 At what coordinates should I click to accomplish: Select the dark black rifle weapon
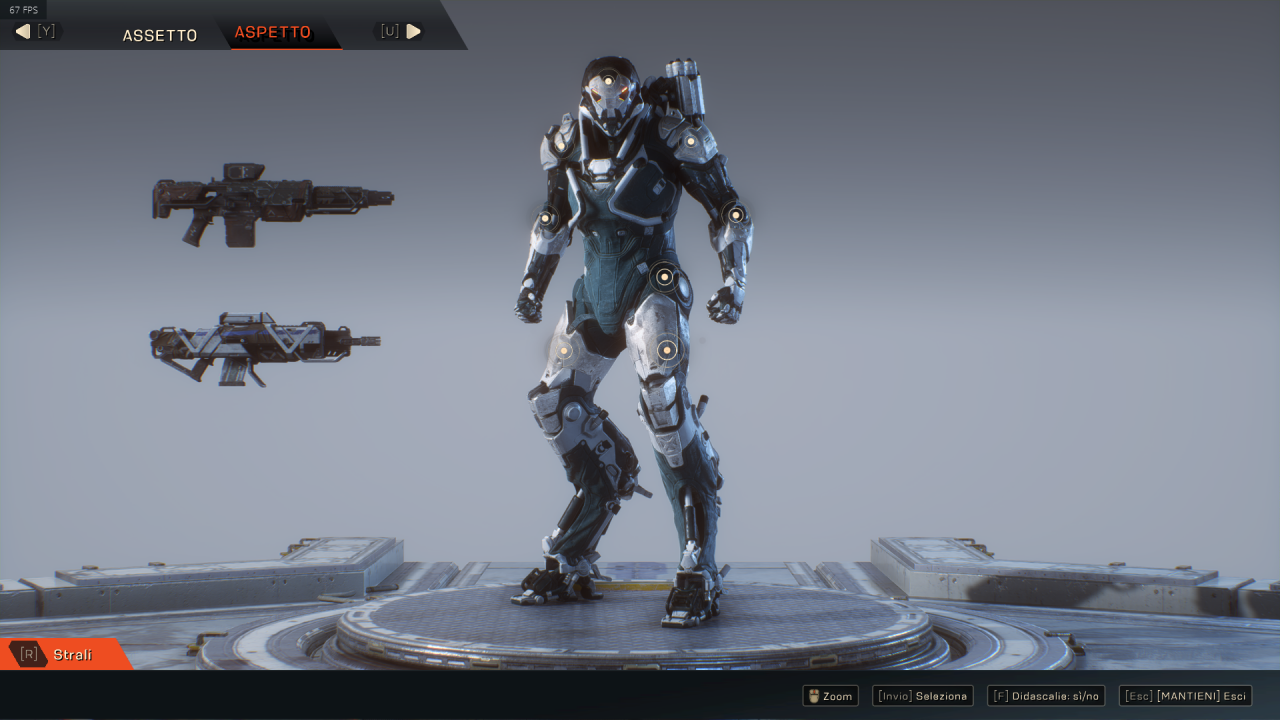pos(271,202)
